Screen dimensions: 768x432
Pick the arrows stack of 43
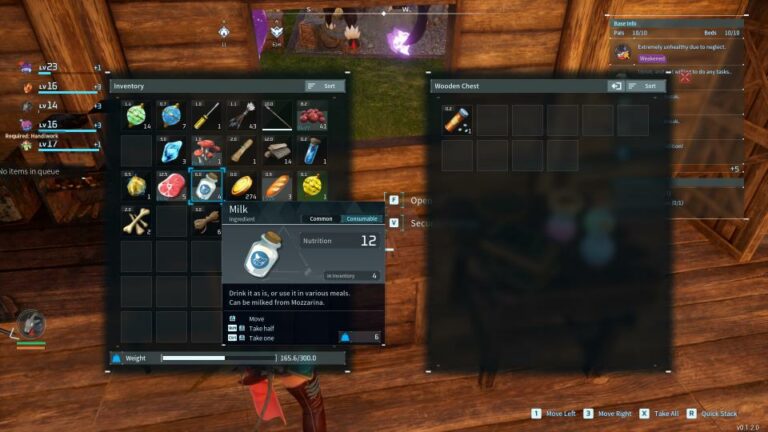point(241,116)
